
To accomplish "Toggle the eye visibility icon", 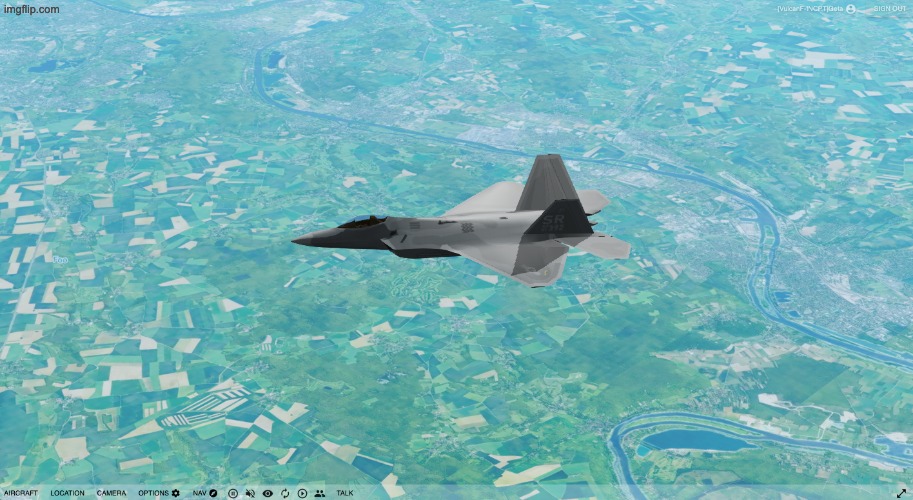I will pos(267,493).
